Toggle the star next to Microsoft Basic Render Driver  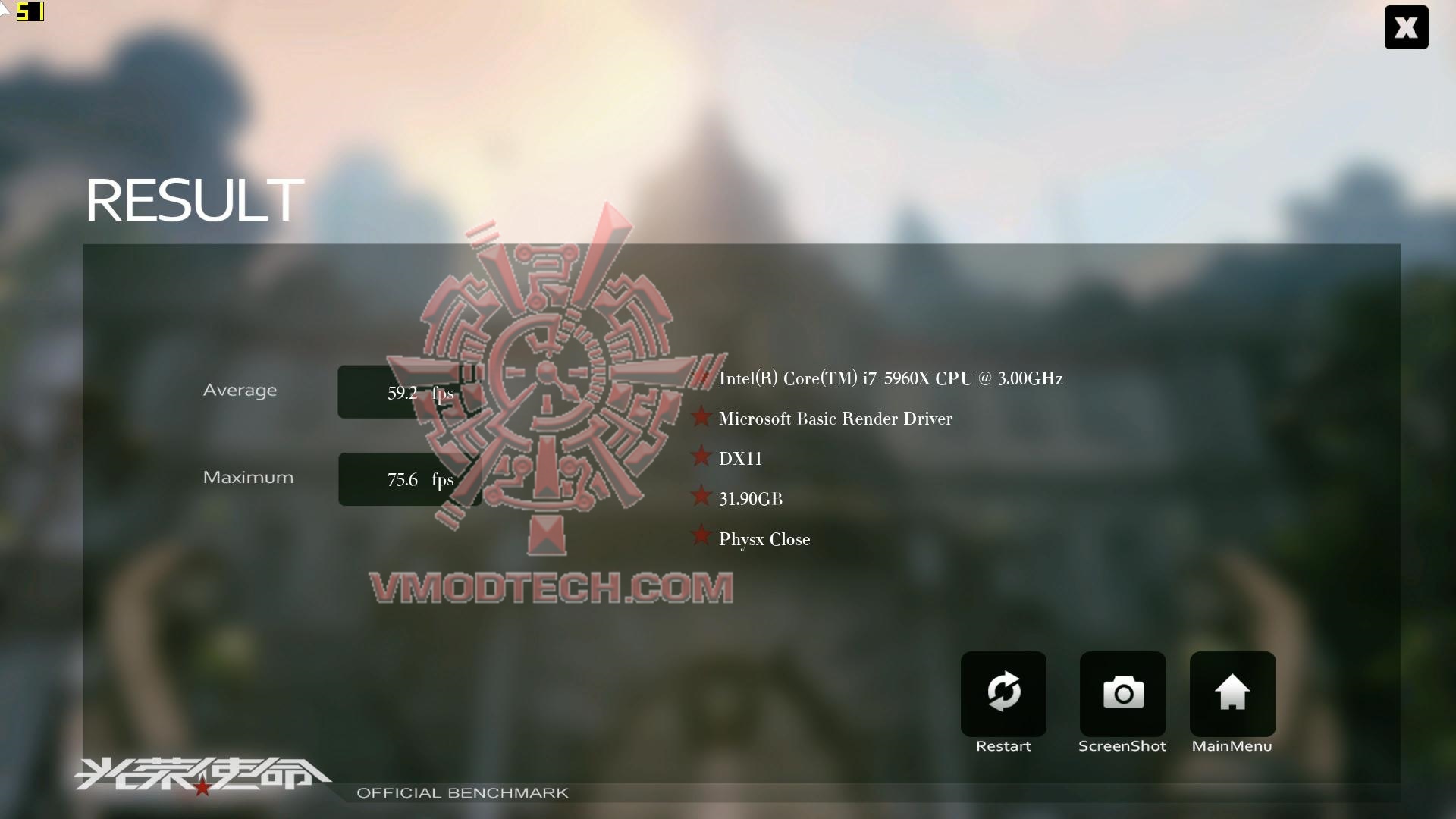coord(701,417)
